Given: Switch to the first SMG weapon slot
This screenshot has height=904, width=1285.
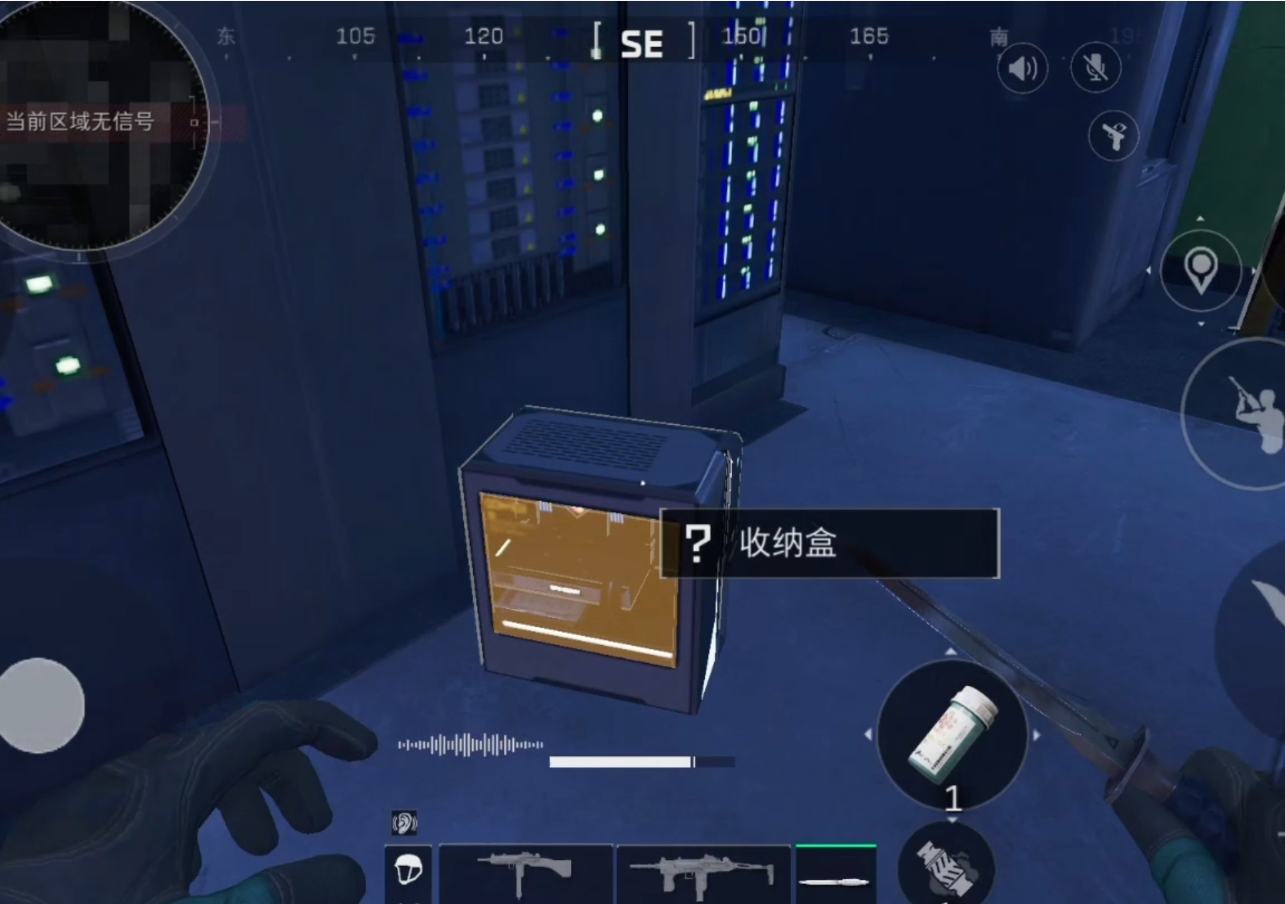Looking at the screenshot, I should (x=525, y=871).
